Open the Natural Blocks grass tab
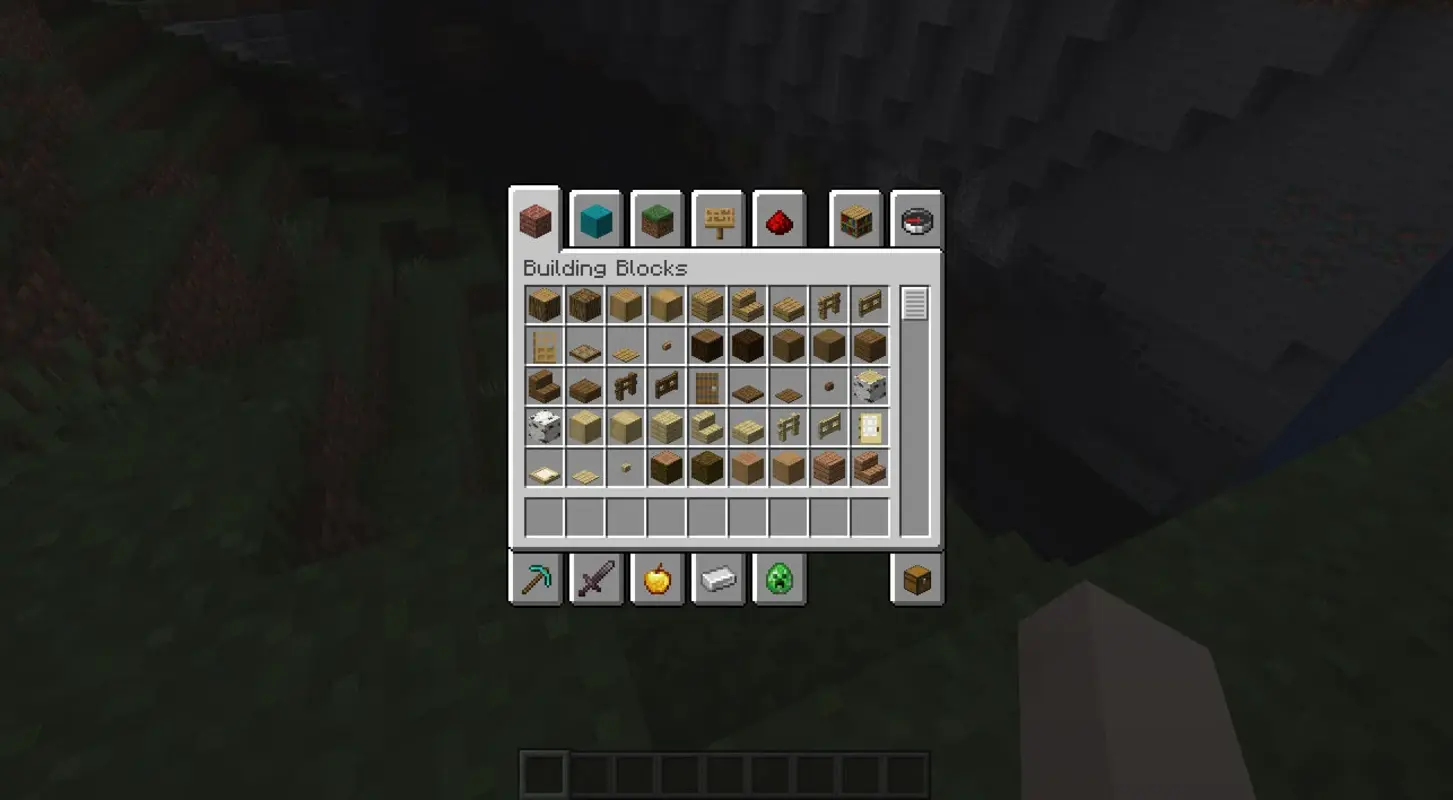Image resolution: width=1453 pixels, height=800 pixels. (657, 220)
